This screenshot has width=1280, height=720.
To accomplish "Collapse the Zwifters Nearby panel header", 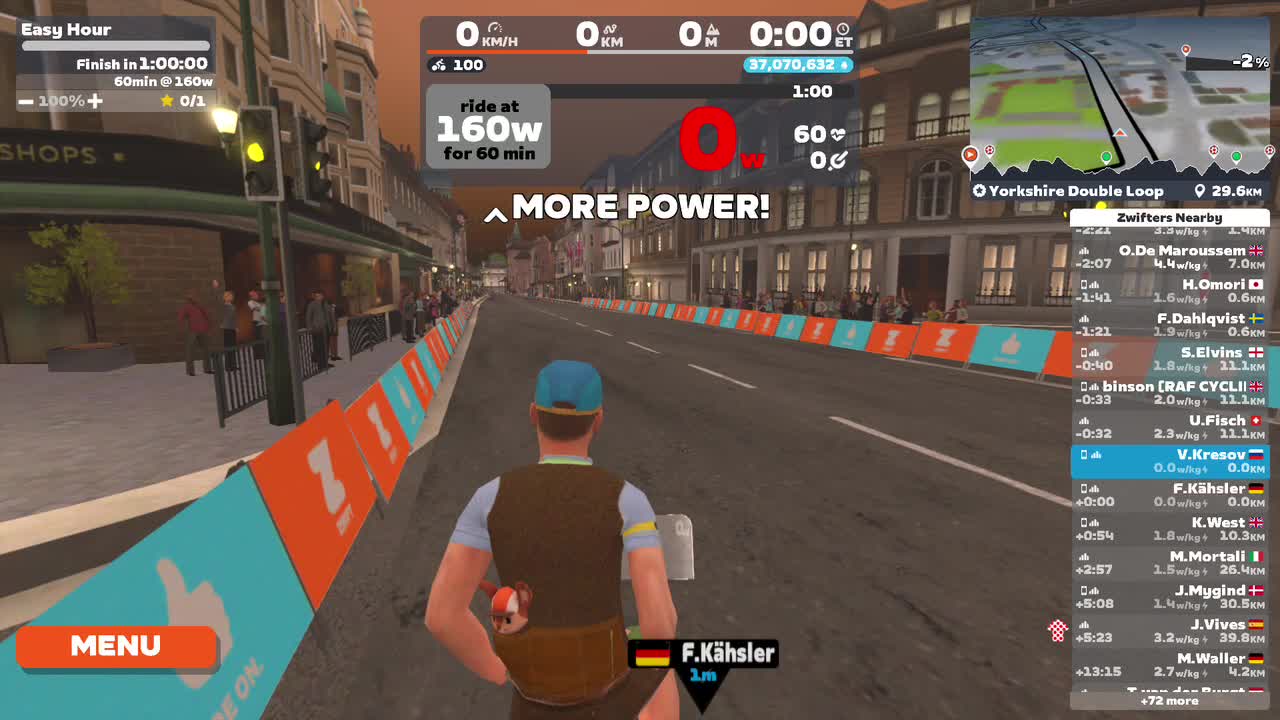I will pyautogui.click(x=1168, y=217).
